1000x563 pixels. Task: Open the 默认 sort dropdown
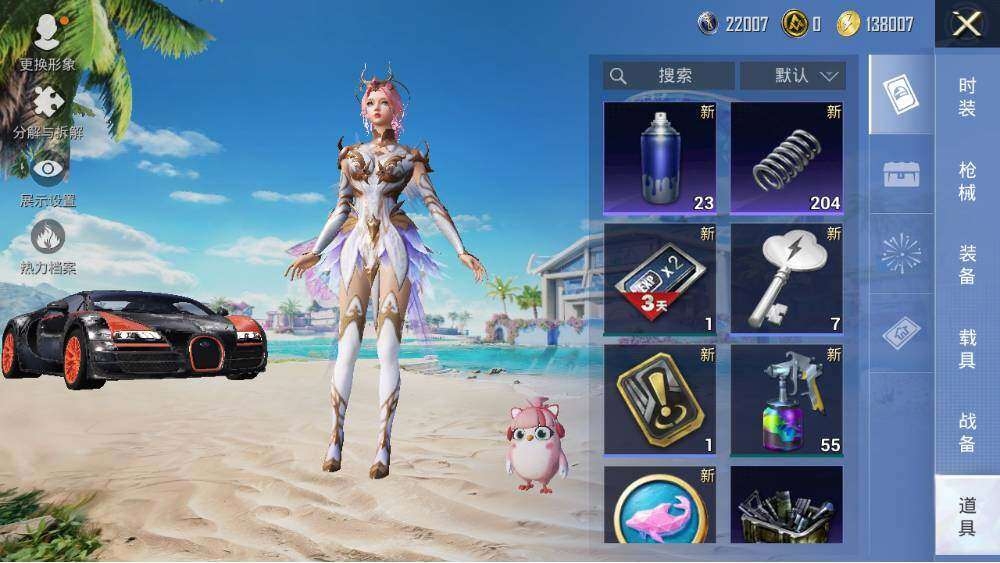pyautogui.click(x=792, y=76)
